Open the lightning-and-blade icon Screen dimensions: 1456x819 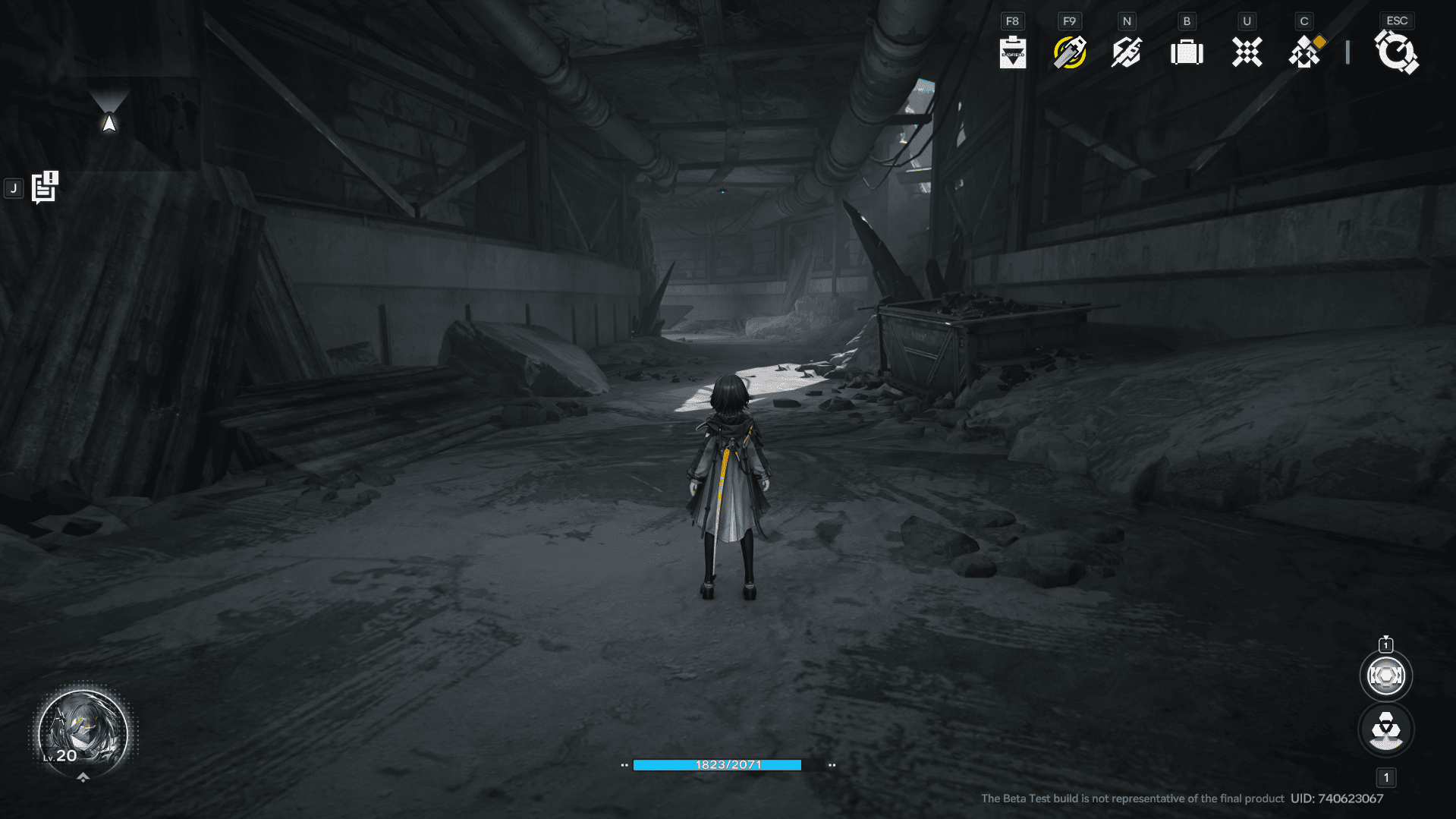tap(1127, 52)
